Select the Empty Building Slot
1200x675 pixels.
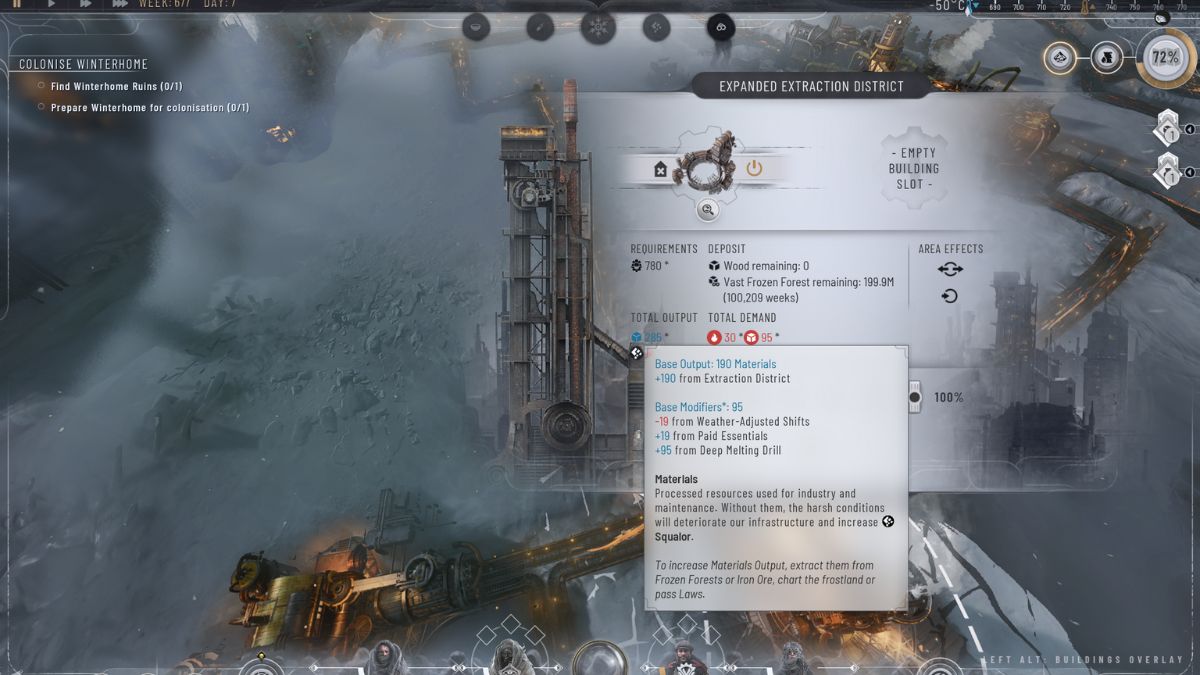click(x=913, y=169)
